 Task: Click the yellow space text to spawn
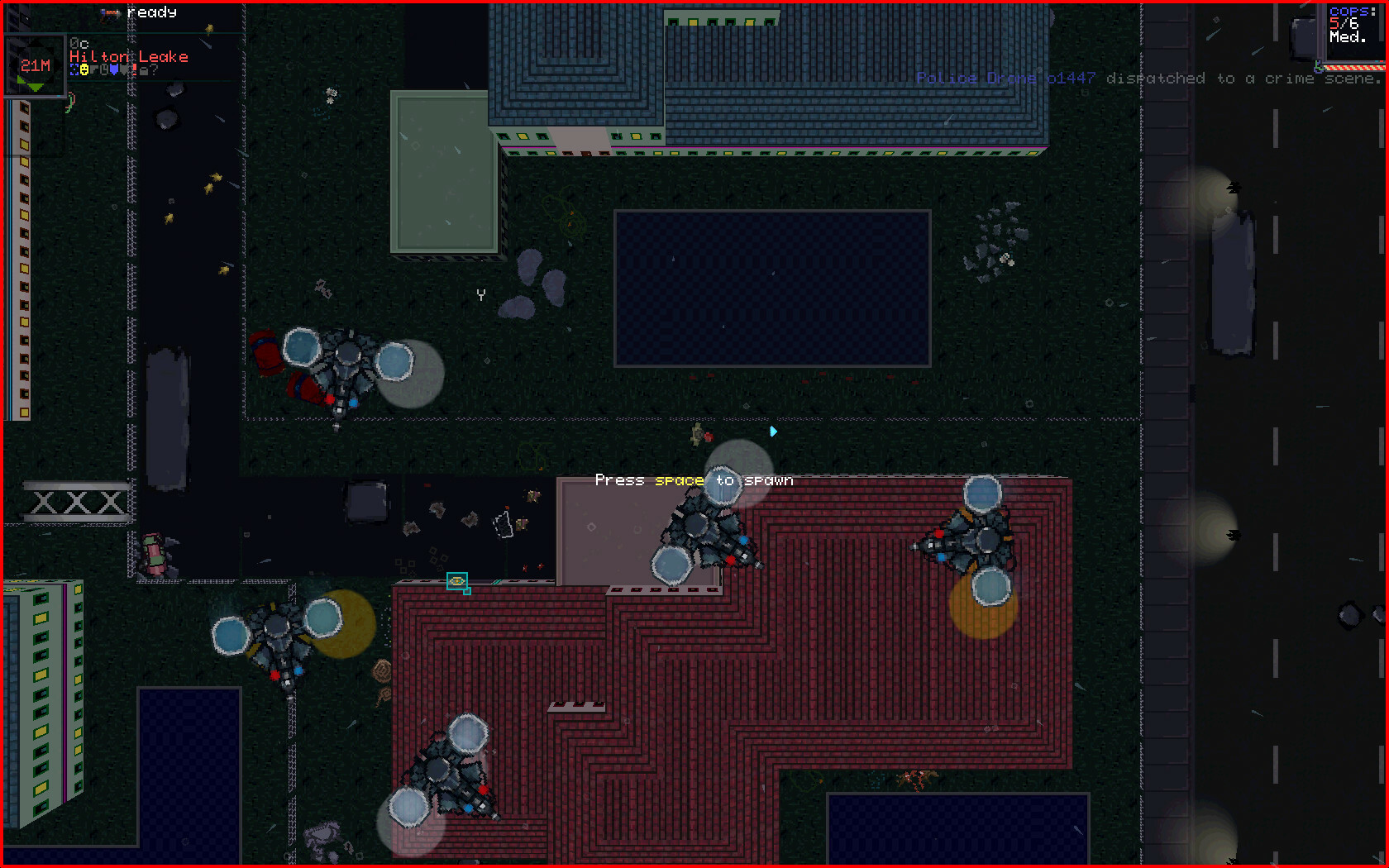680,480
